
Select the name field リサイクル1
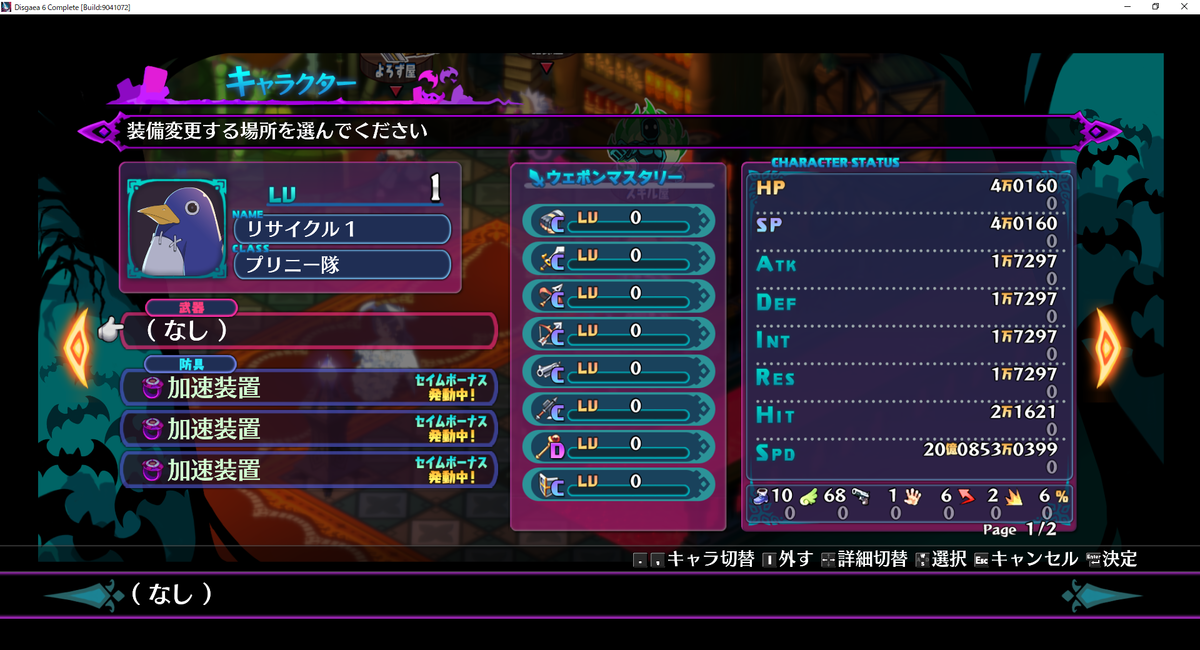341,229
